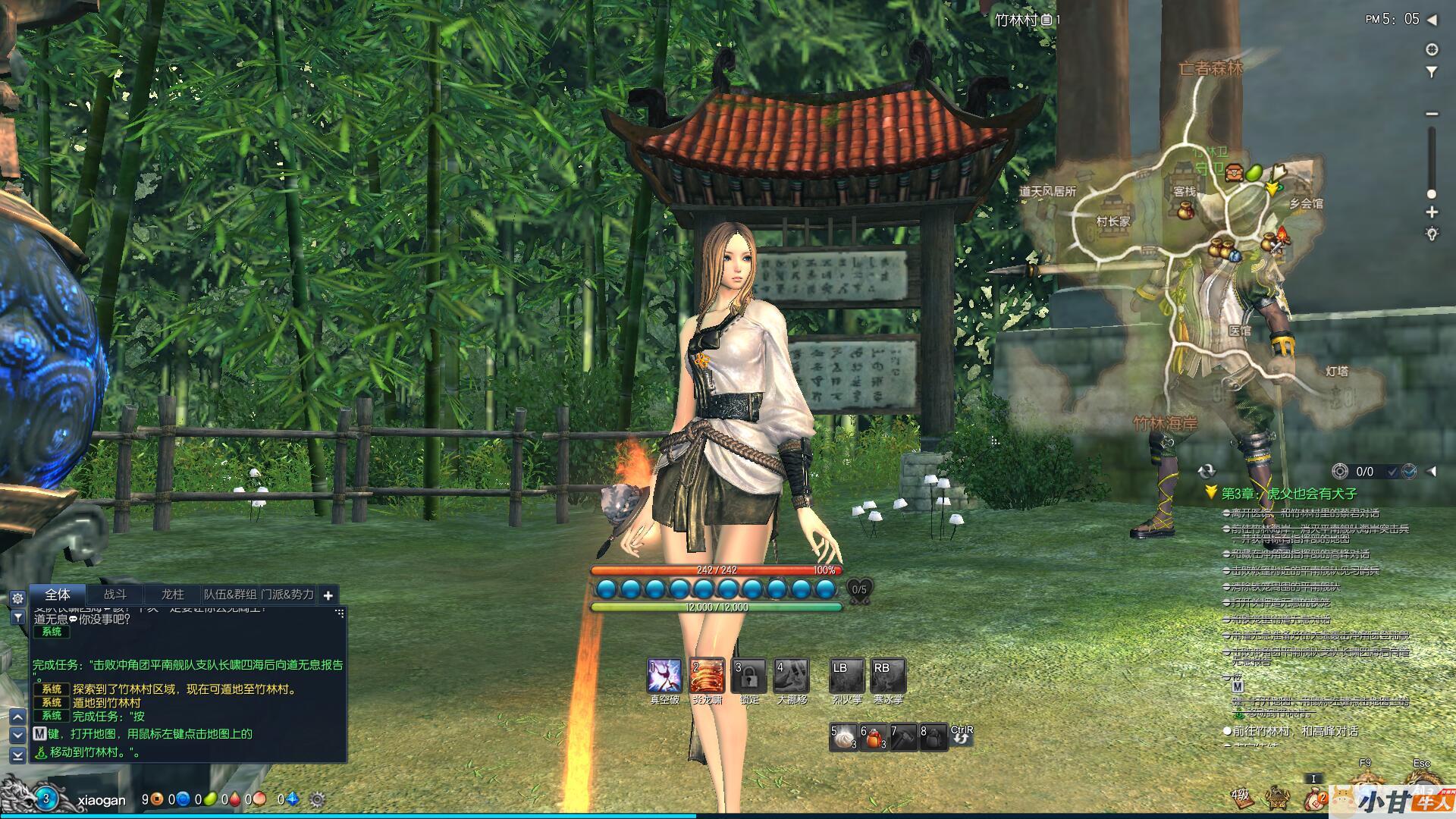The image size is (1456, 819).
Task: Trigger the 寒冰掌 skill
Action: (x=888, y=676)
